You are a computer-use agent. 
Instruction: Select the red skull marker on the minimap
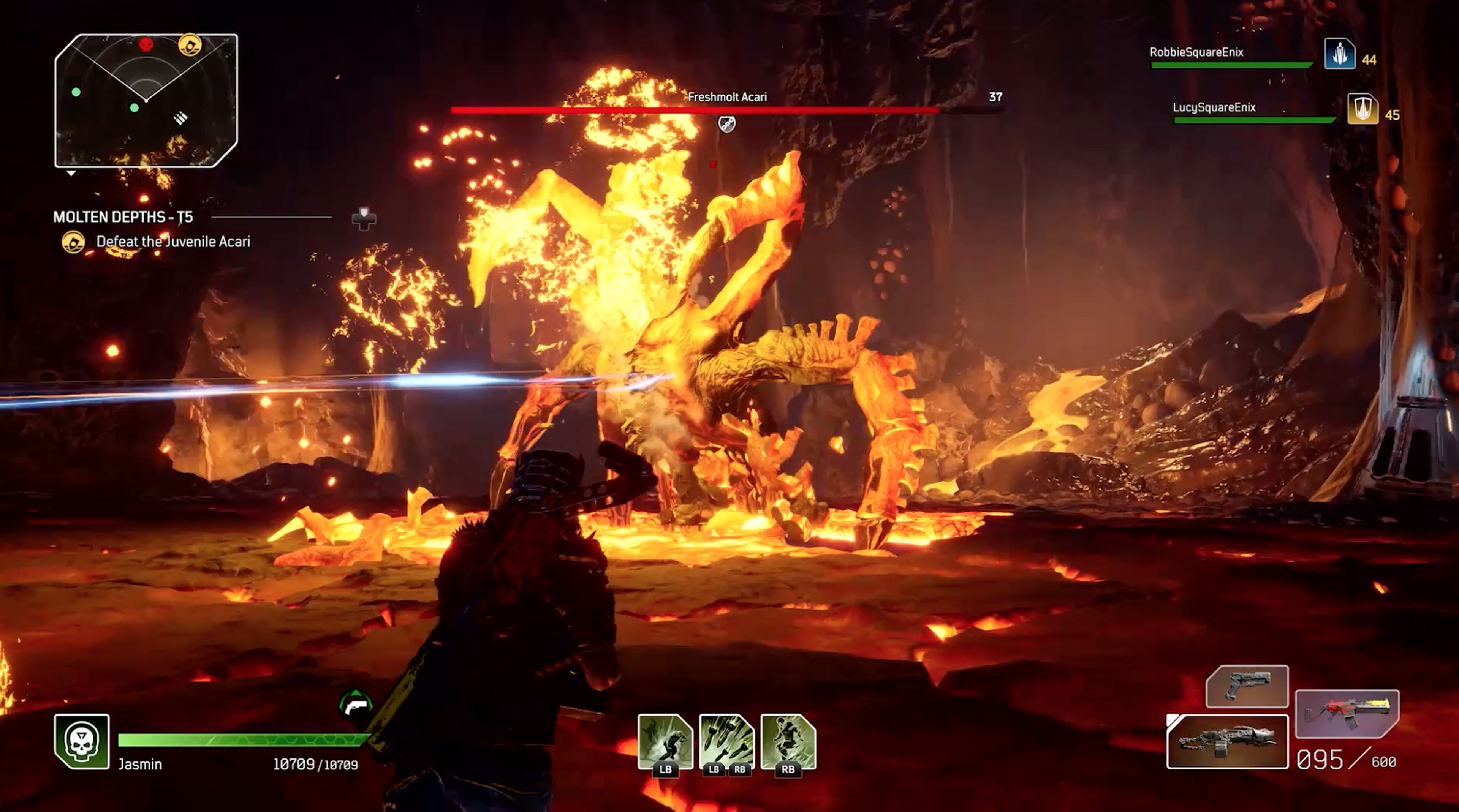tap(146, 44)
